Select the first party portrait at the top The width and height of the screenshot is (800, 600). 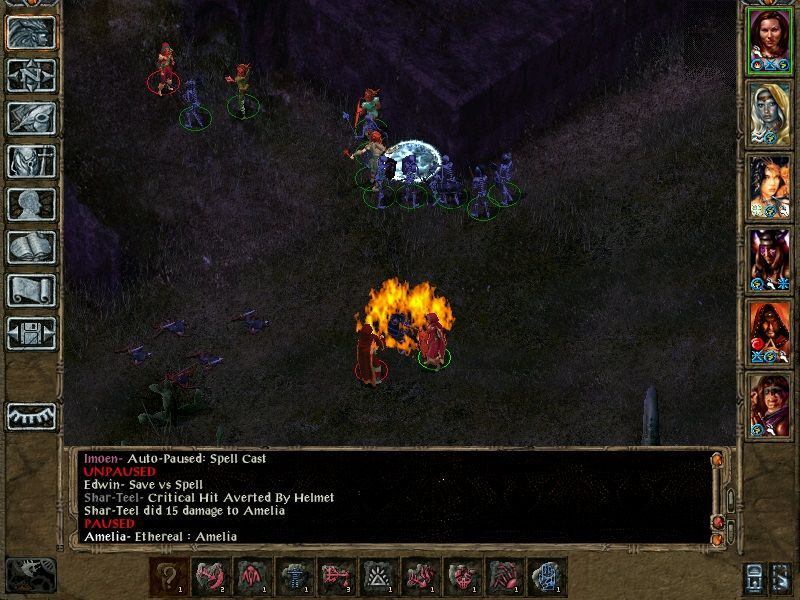(770, 40)
